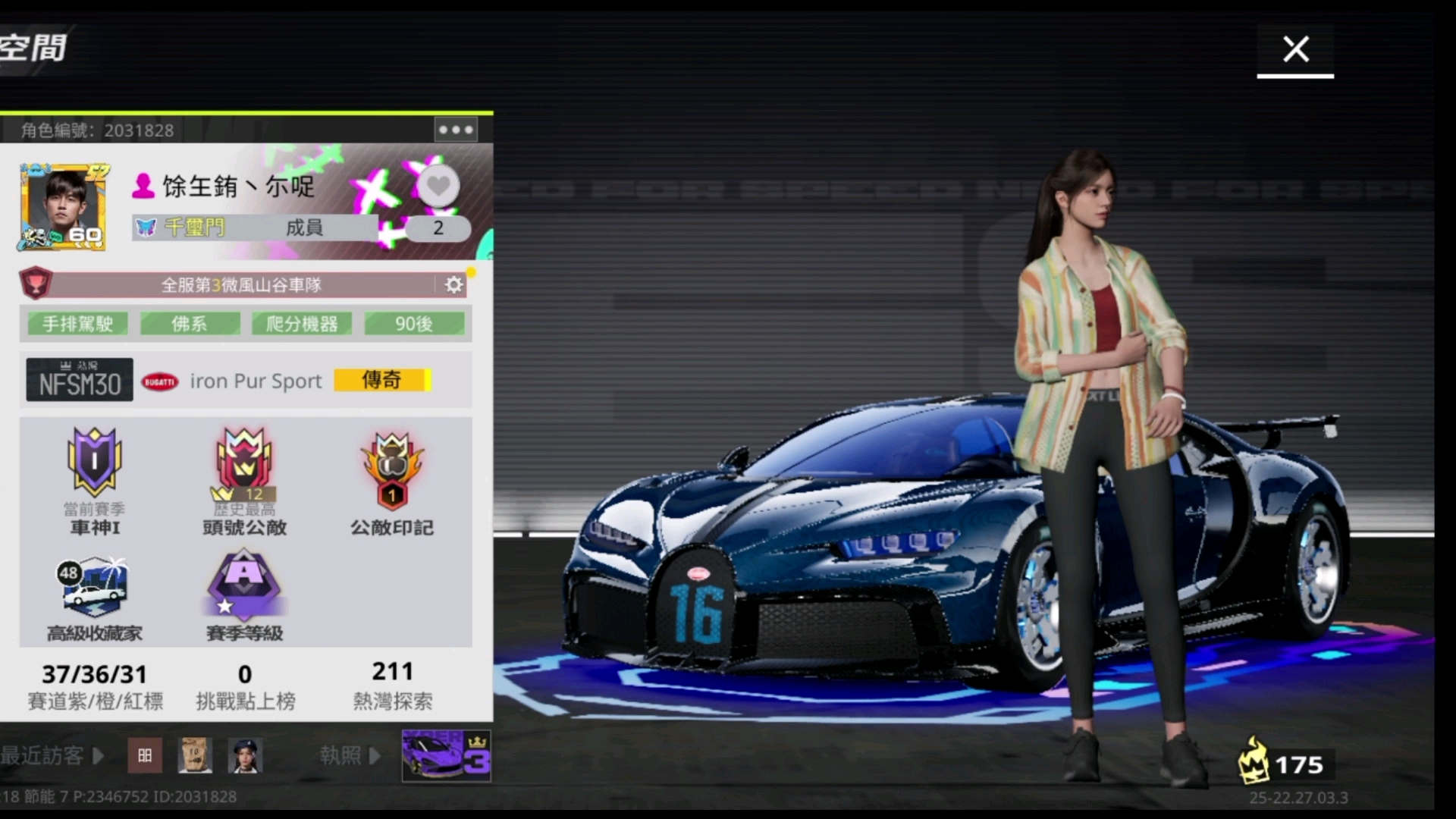Open the visitor grid view icon
This screenshot has width=1456, height=819.
click(x=145, y=755)
